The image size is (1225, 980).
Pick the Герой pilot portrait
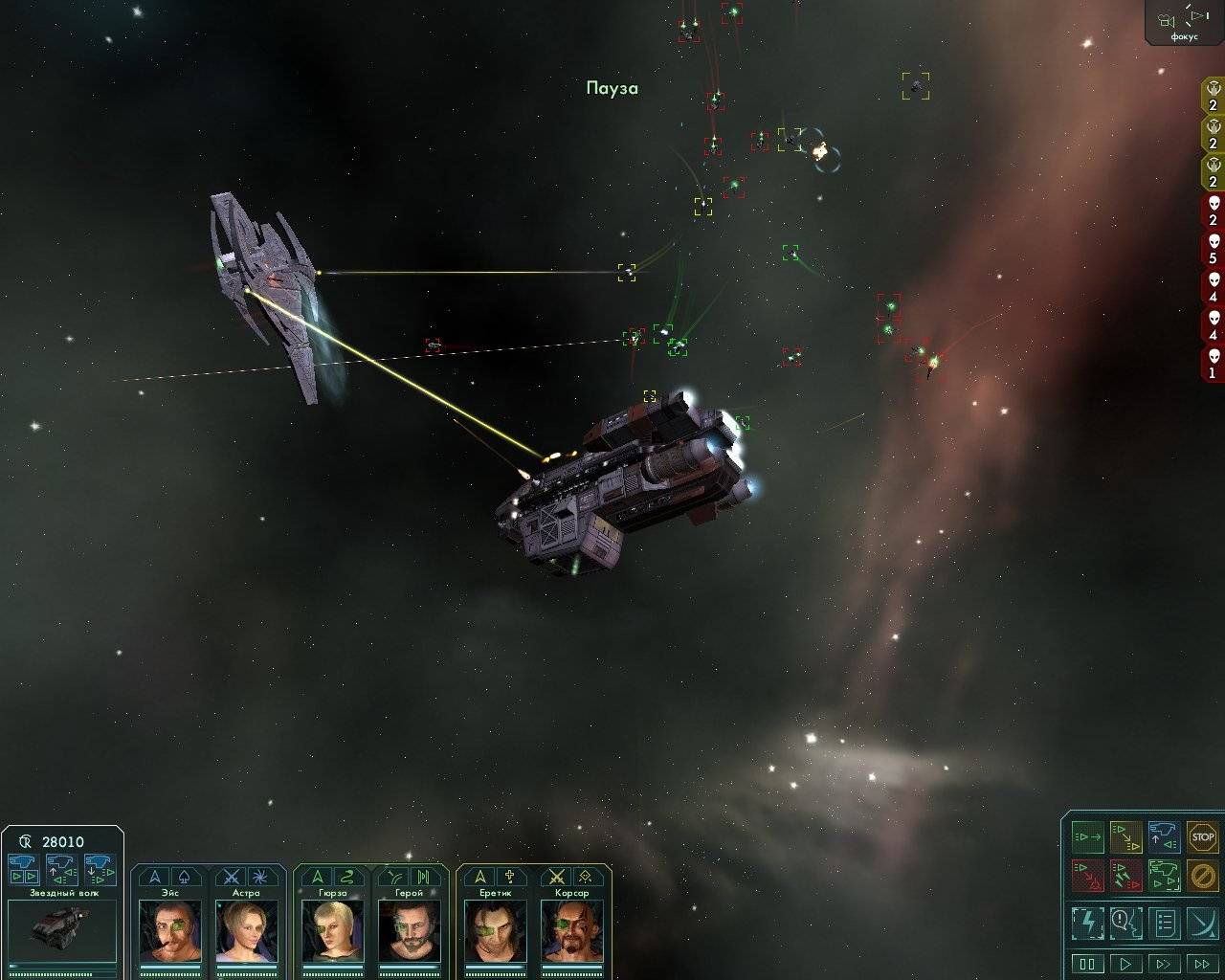point(409,930)
